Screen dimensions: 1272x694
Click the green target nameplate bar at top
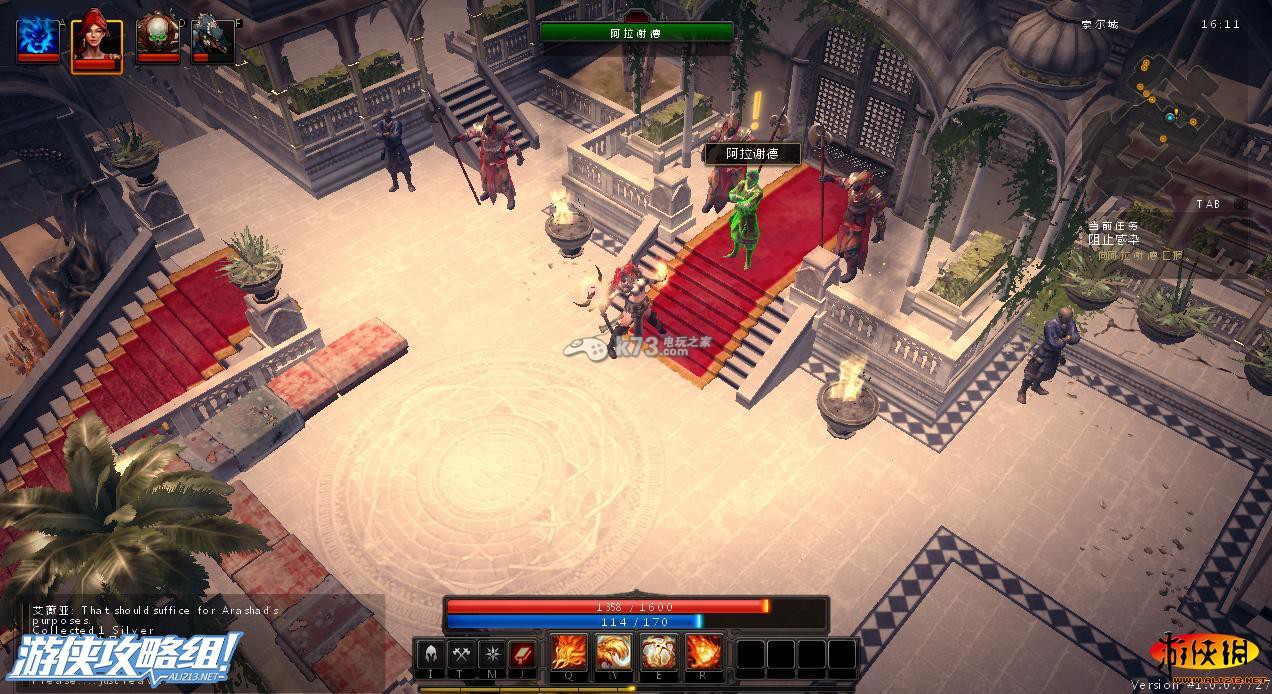click(636, 32)
